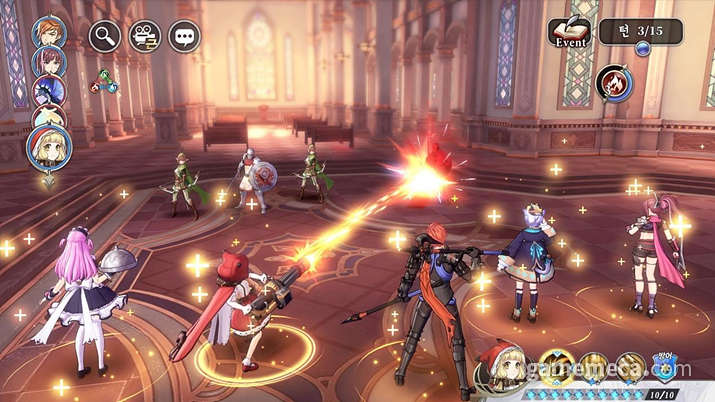
Task: Select the dark red-haired character portrait
Action: coord(46,61)
